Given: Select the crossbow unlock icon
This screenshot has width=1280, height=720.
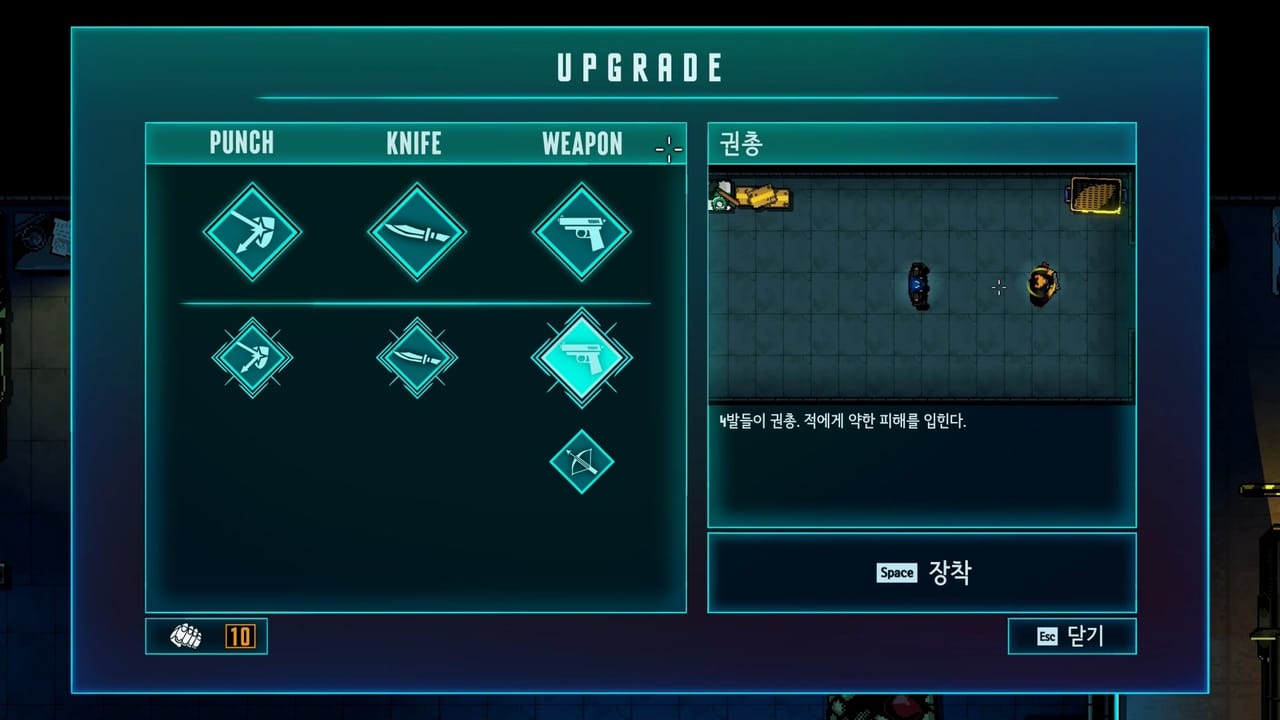Looking at the screenshot, I should point(581,462).
